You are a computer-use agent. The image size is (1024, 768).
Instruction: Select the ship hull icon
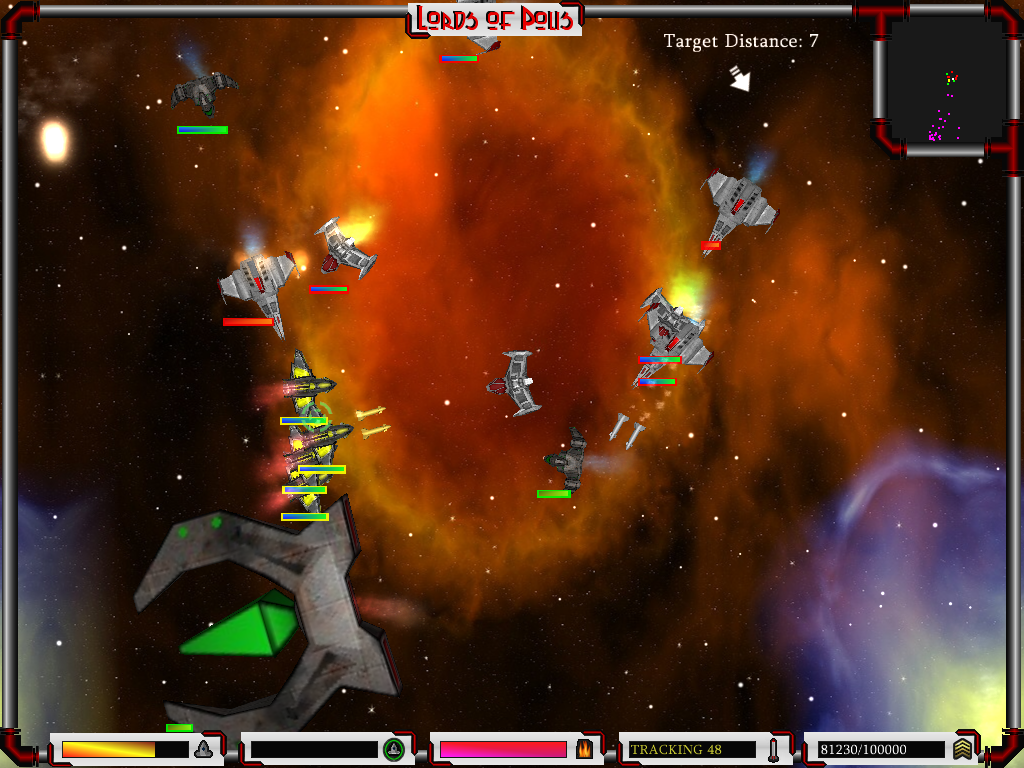[204, 749]
